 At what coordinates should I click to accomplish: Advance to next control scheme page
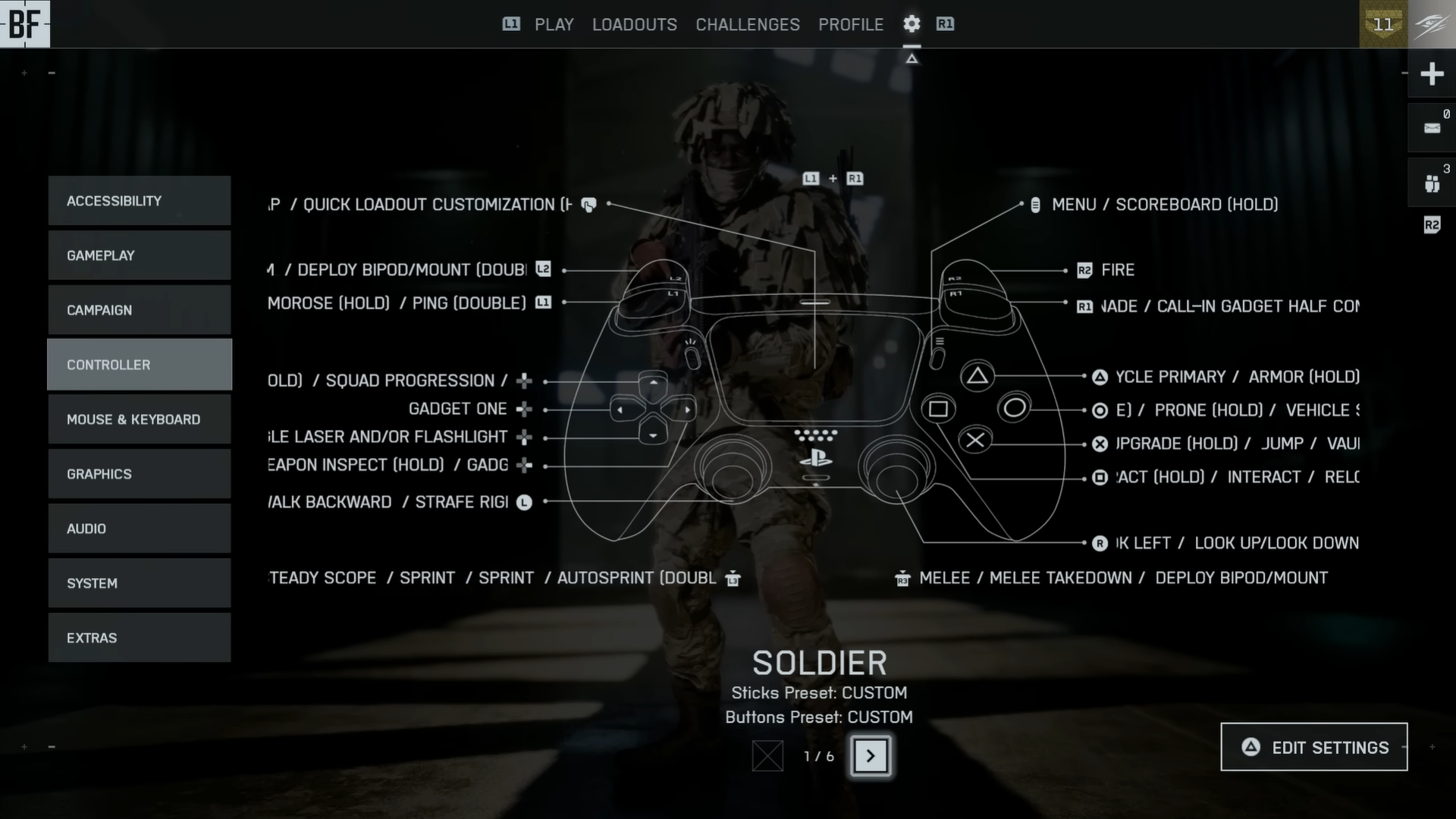(871, 756)
